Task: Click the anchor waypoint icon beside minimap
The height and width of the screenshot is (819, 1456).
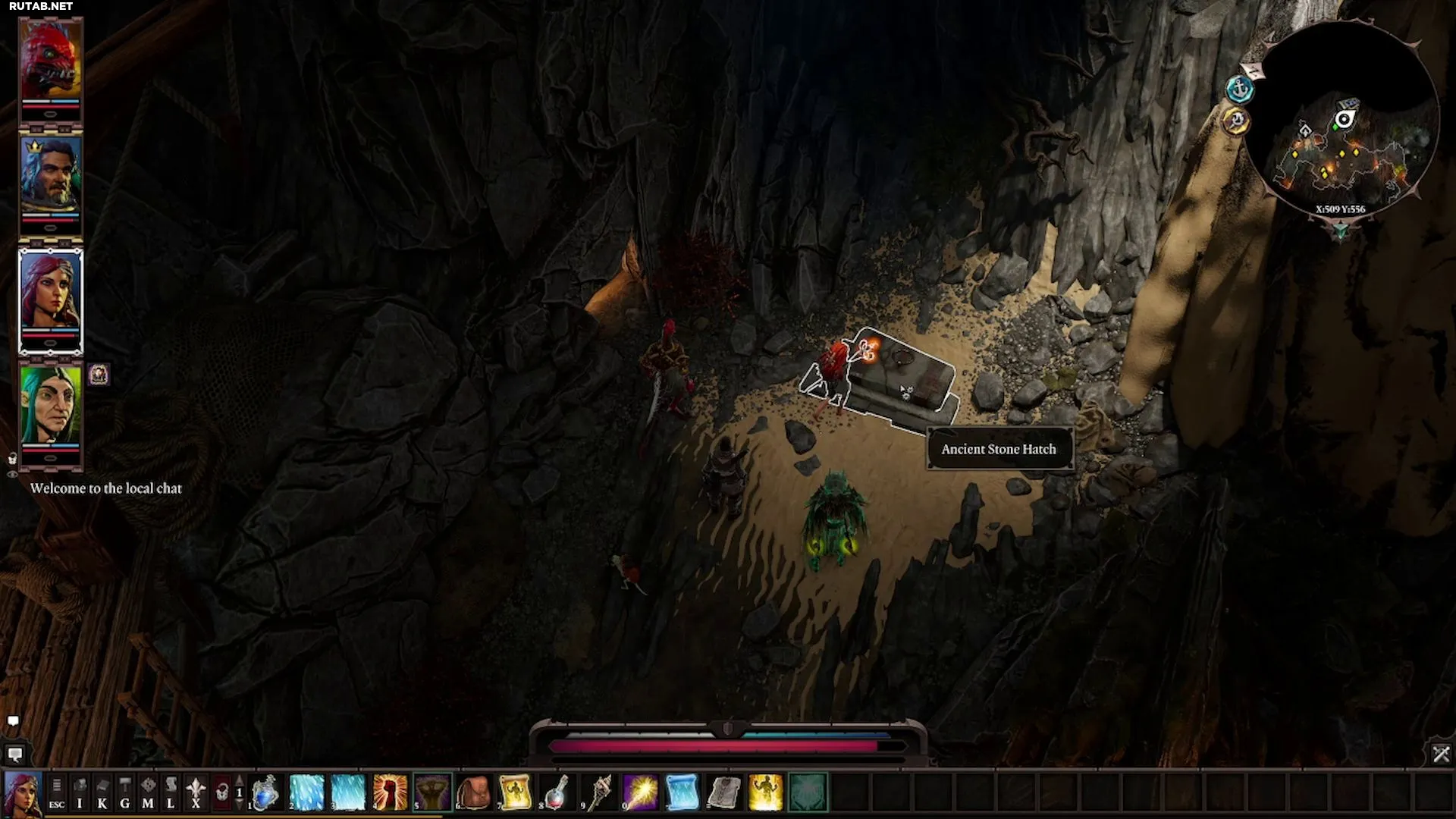Action: pyautogui.click(x=1240, y=89)
